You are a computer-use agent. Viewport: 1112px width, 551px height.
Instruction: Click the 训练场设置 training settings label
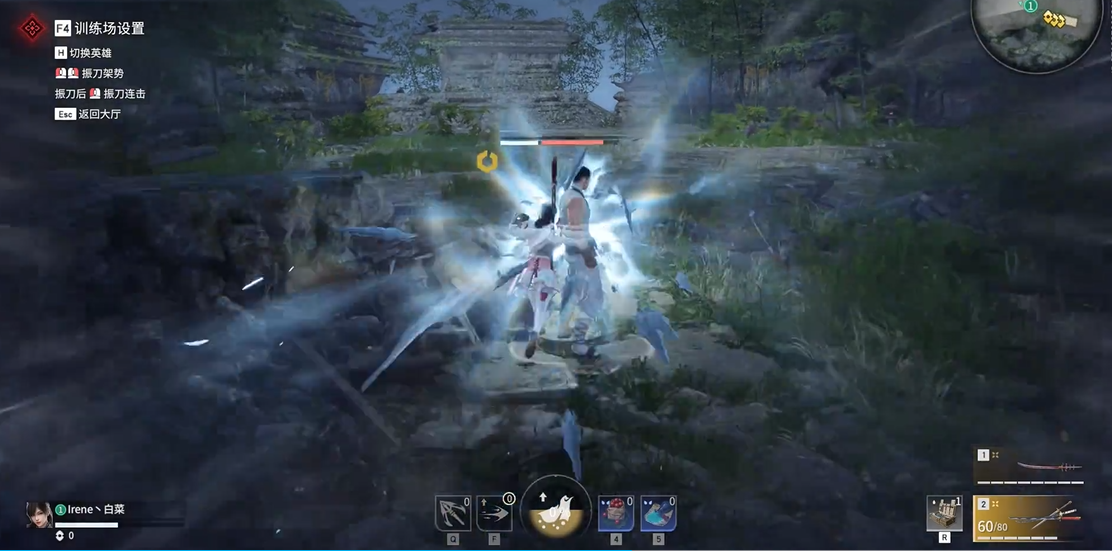109,29
